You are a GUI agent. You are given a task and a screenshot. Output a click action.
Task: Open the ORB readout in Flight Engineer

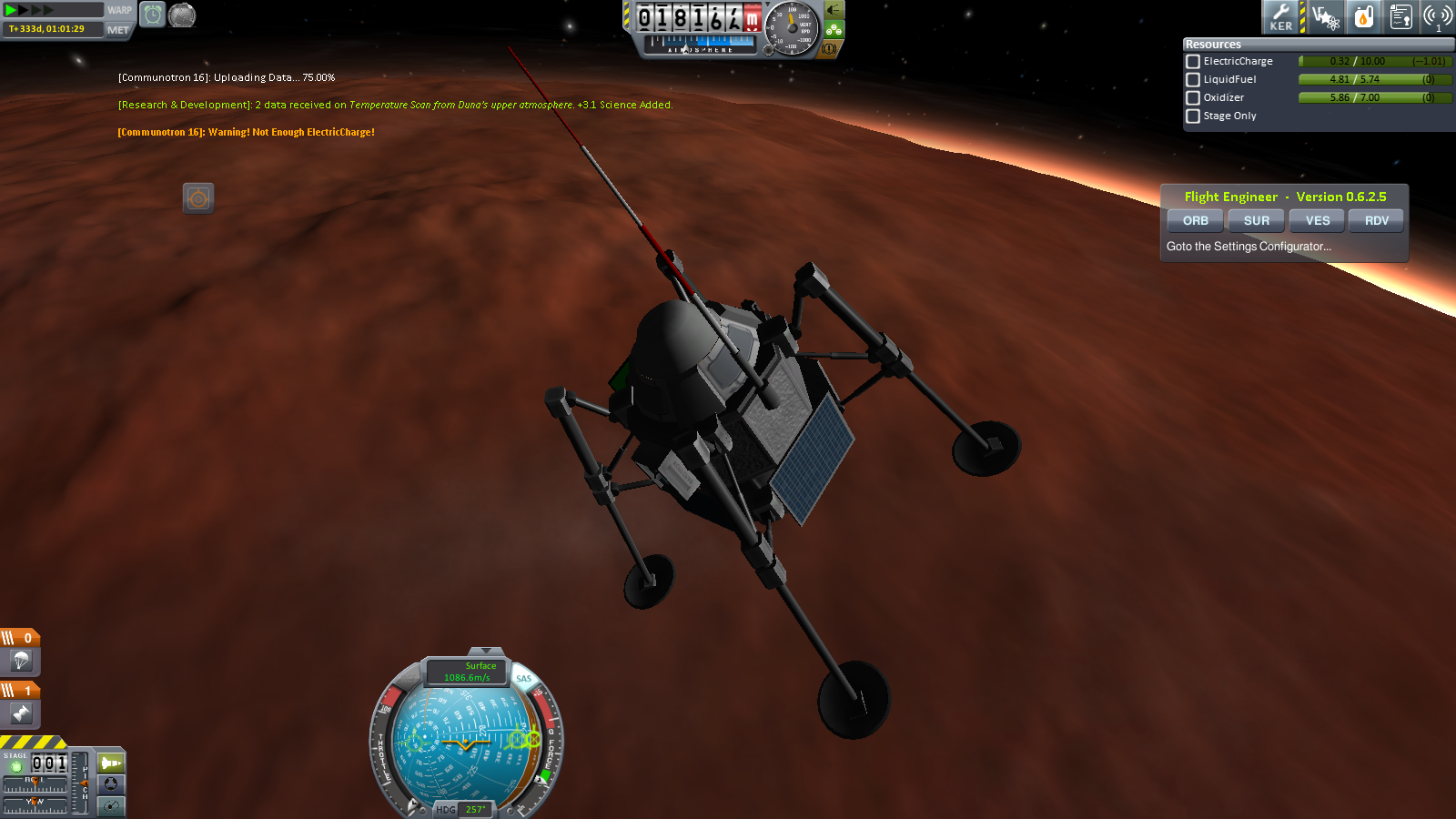[1195, 221]
